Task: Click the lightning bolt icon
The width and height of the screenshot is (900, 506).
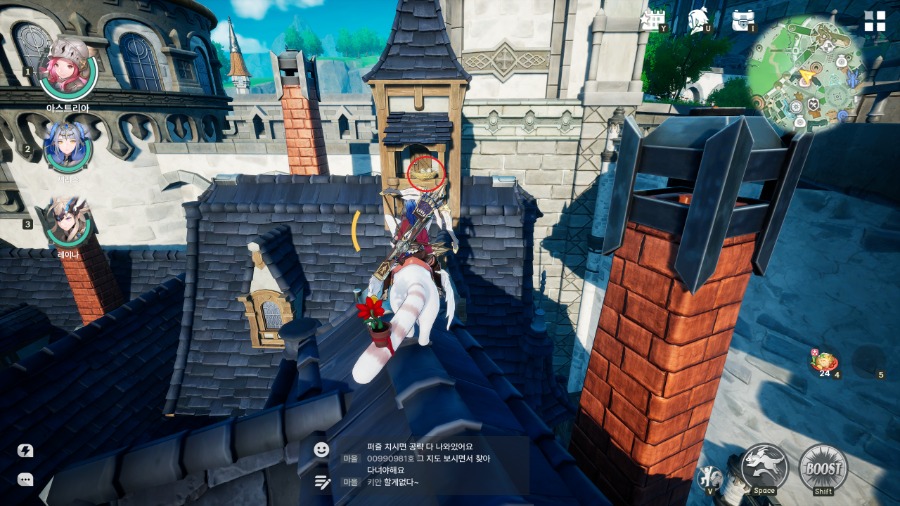Action: 26,450
